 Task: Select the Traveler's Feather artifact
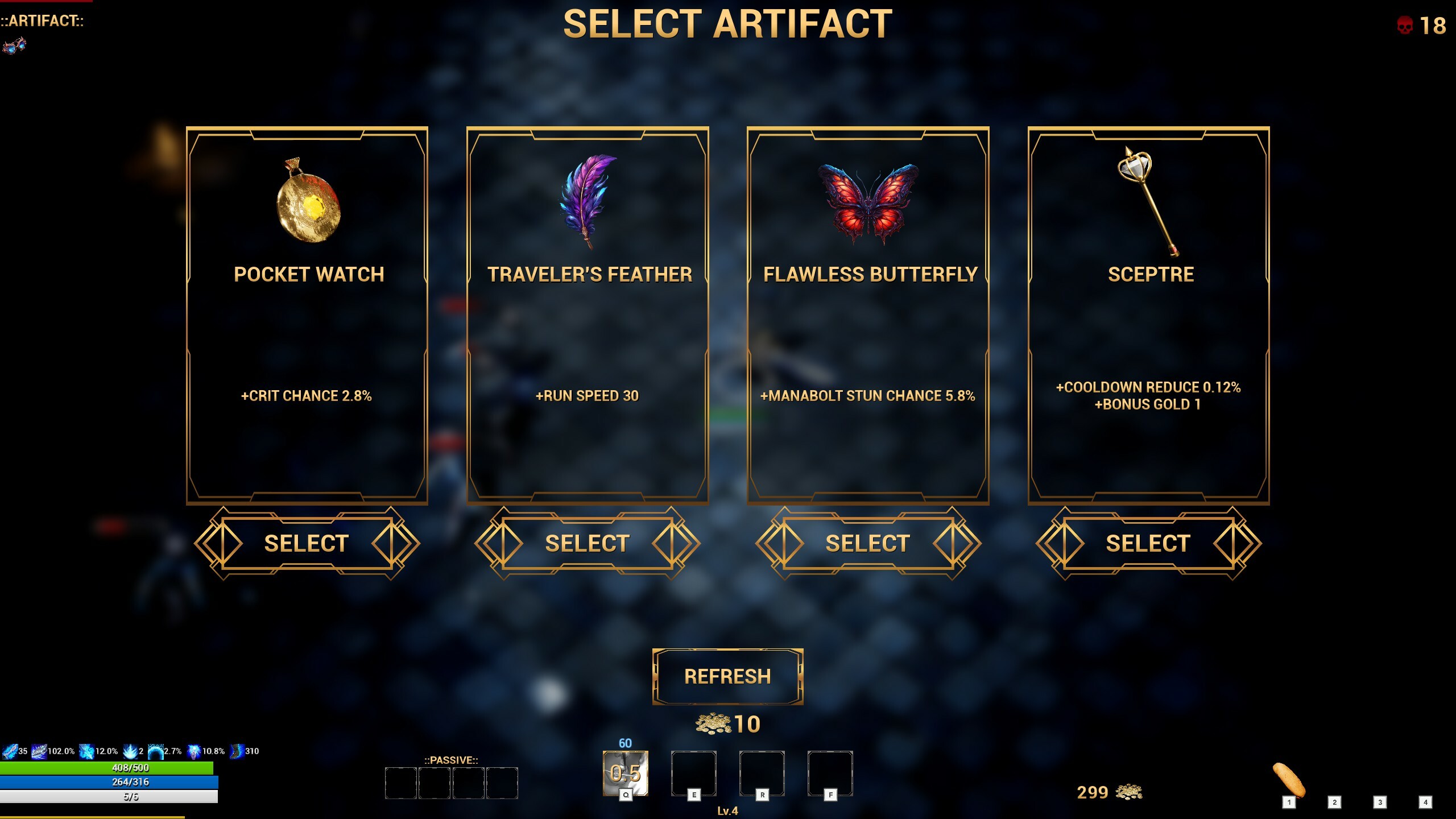pyautogui.click(x=586, y=543)
